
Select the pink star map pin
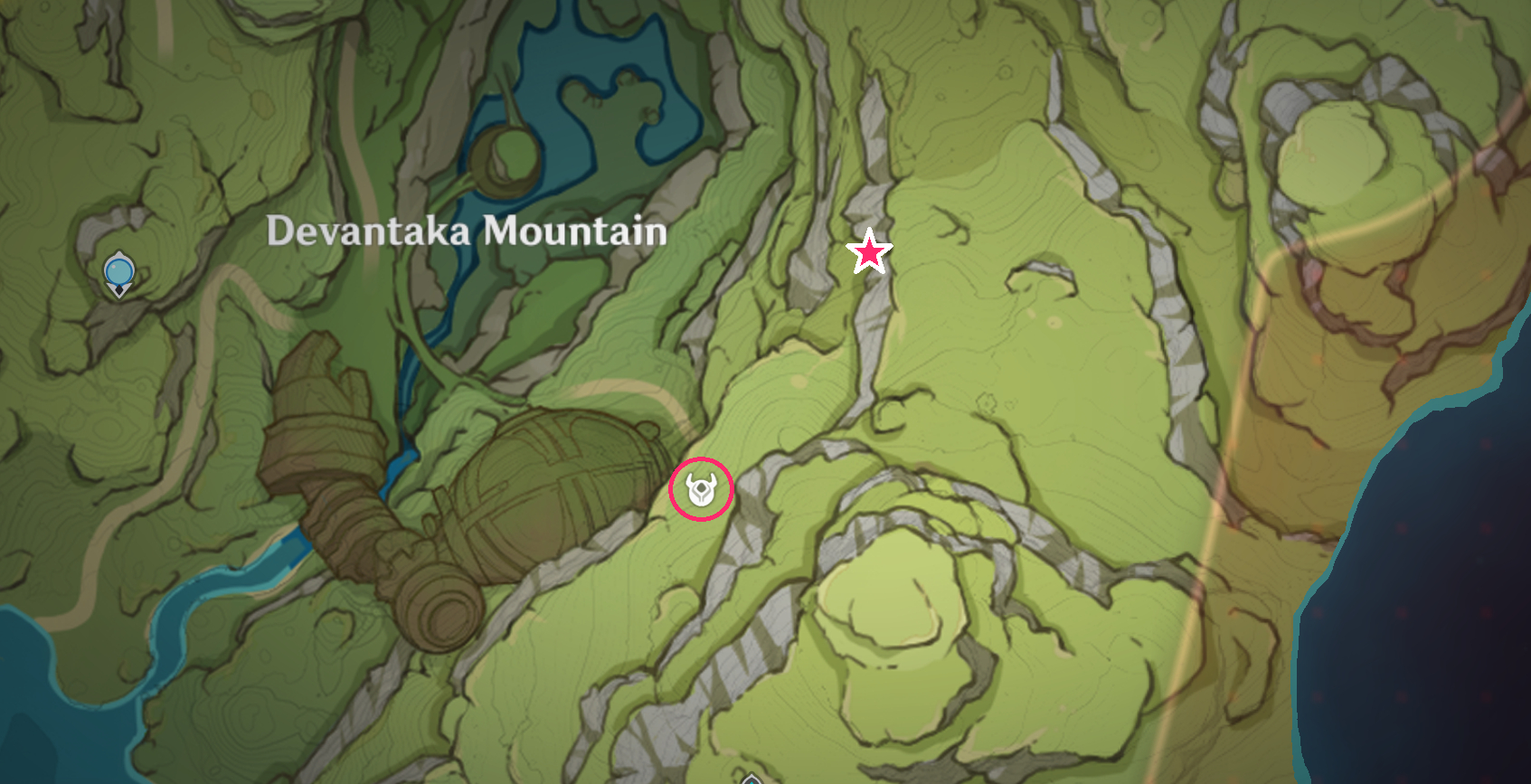869,252
